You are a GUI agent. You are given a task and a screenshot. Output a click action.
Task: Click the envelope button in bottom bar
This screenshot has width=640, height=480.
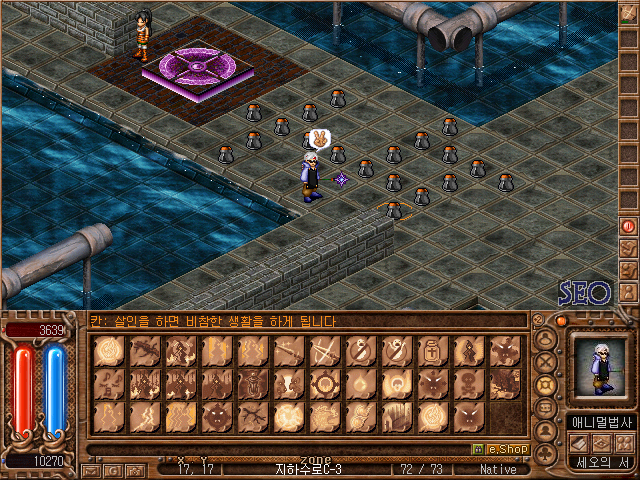(93, 469)
